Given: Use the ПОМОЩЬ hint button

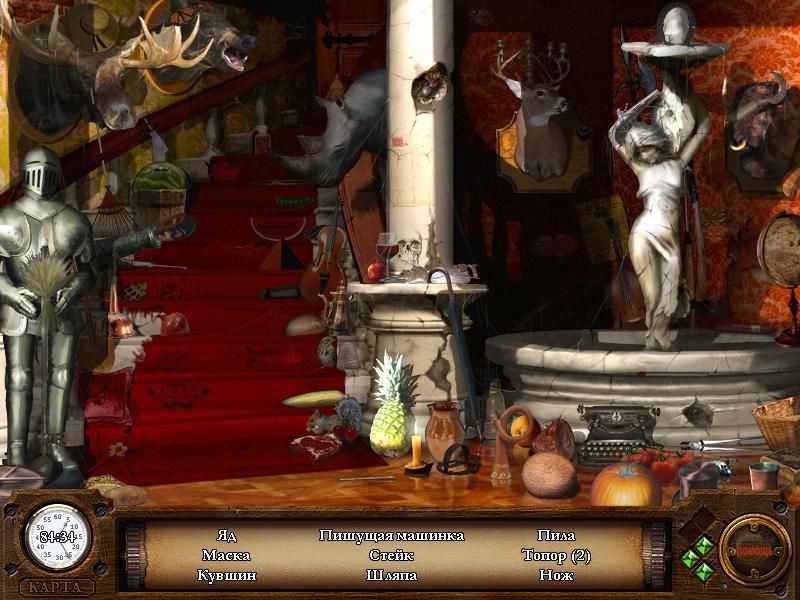Looking at the screenshot, I should pos(754,549).
